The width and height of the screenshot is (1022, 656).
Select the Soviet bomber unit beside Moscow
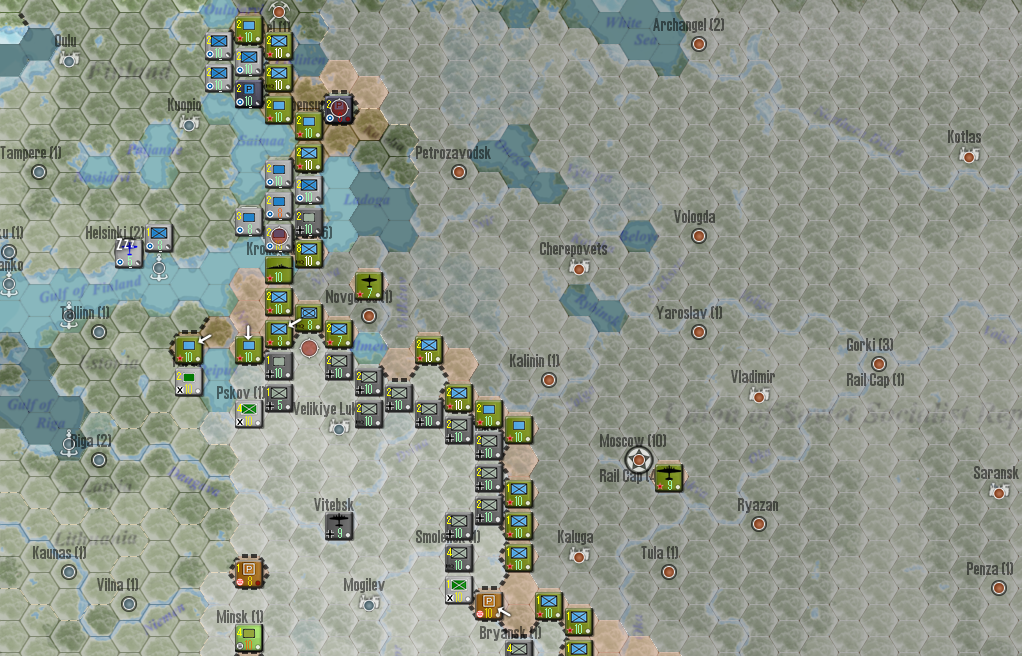669,477
